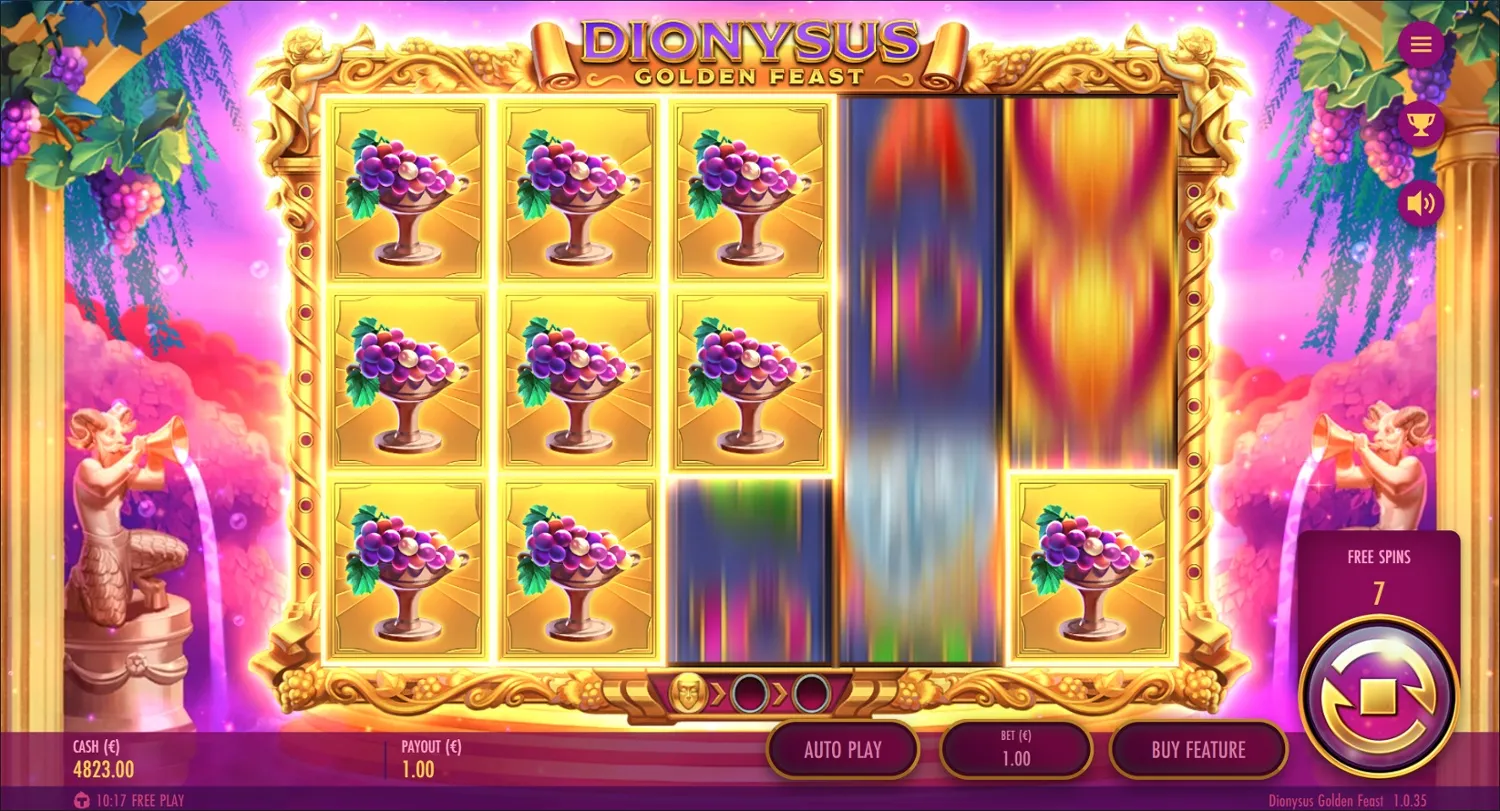The image size is (1500, 811).
Task: Click the grape bowl symbol on the fifth reel
Action: click(1092, 570)
